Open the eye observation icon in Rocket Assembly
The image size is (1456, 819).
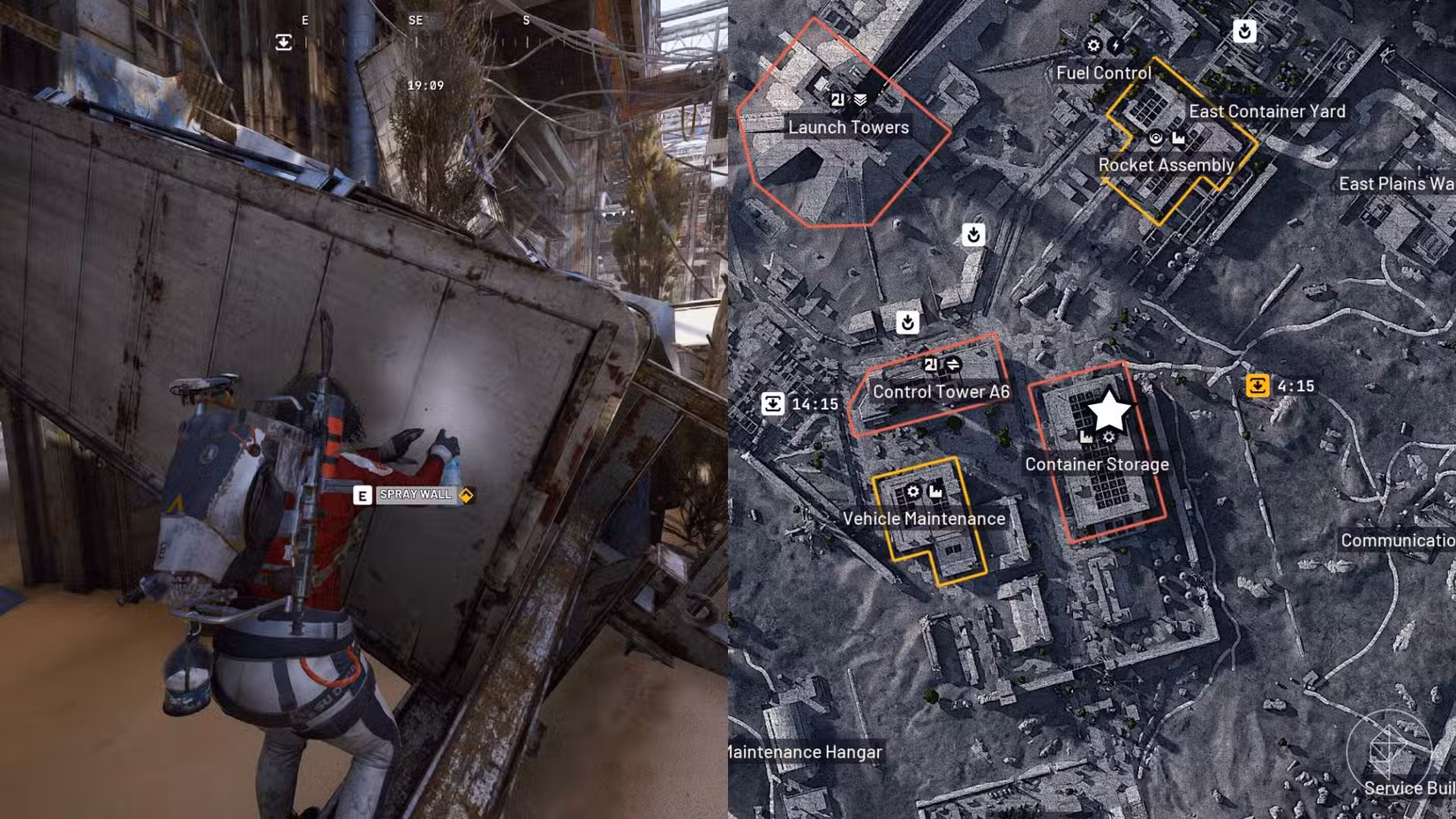[1156, 138]
